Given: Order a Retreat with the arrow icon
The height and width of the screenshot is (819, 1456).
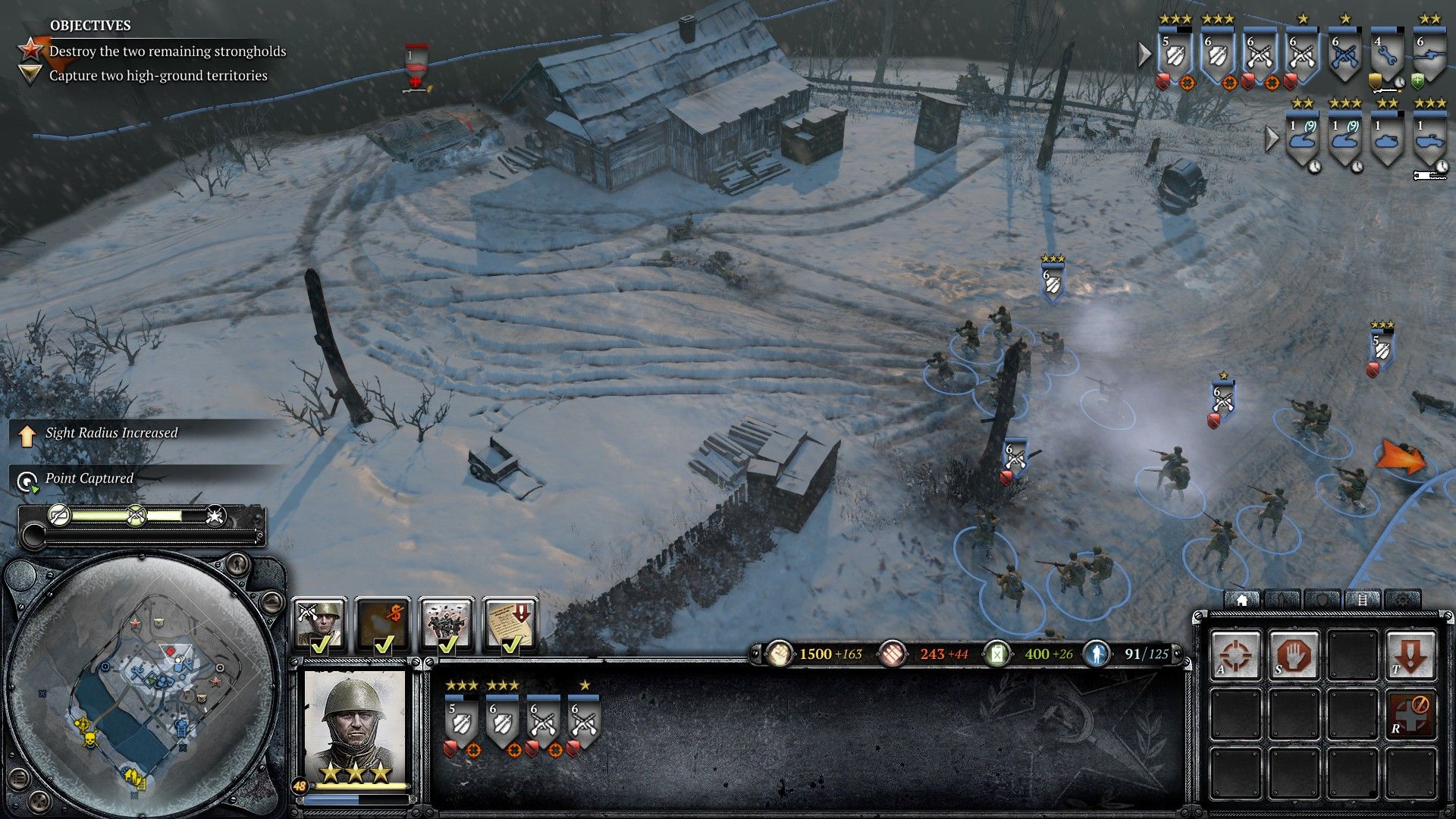Looking at the screenshot, I should pos(1410,653).
